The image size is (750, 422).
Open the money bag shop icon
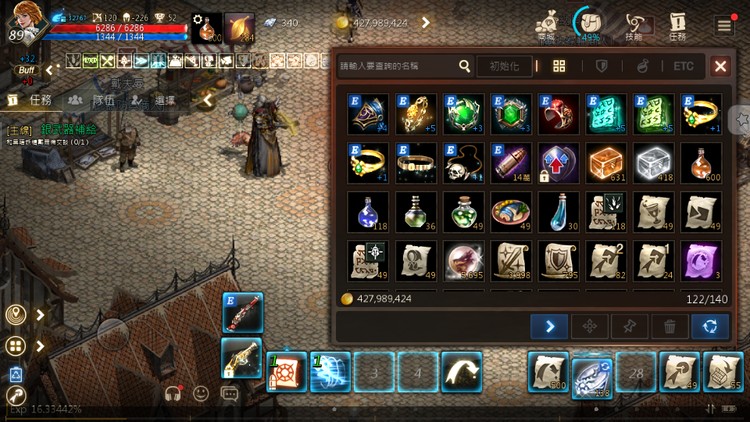(x=546, y=24)
